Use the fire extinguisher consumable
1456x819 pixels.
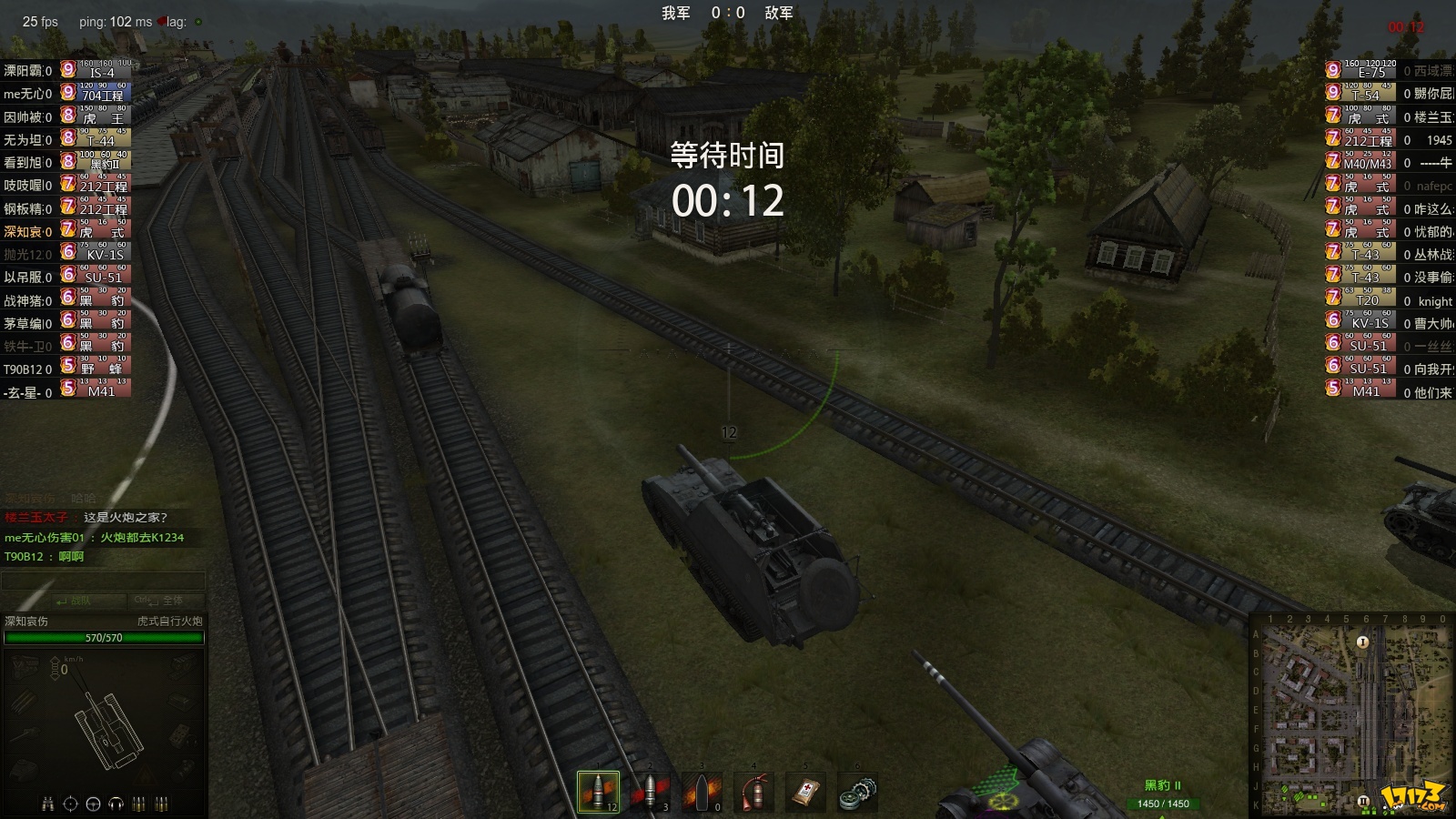[753, 792]
